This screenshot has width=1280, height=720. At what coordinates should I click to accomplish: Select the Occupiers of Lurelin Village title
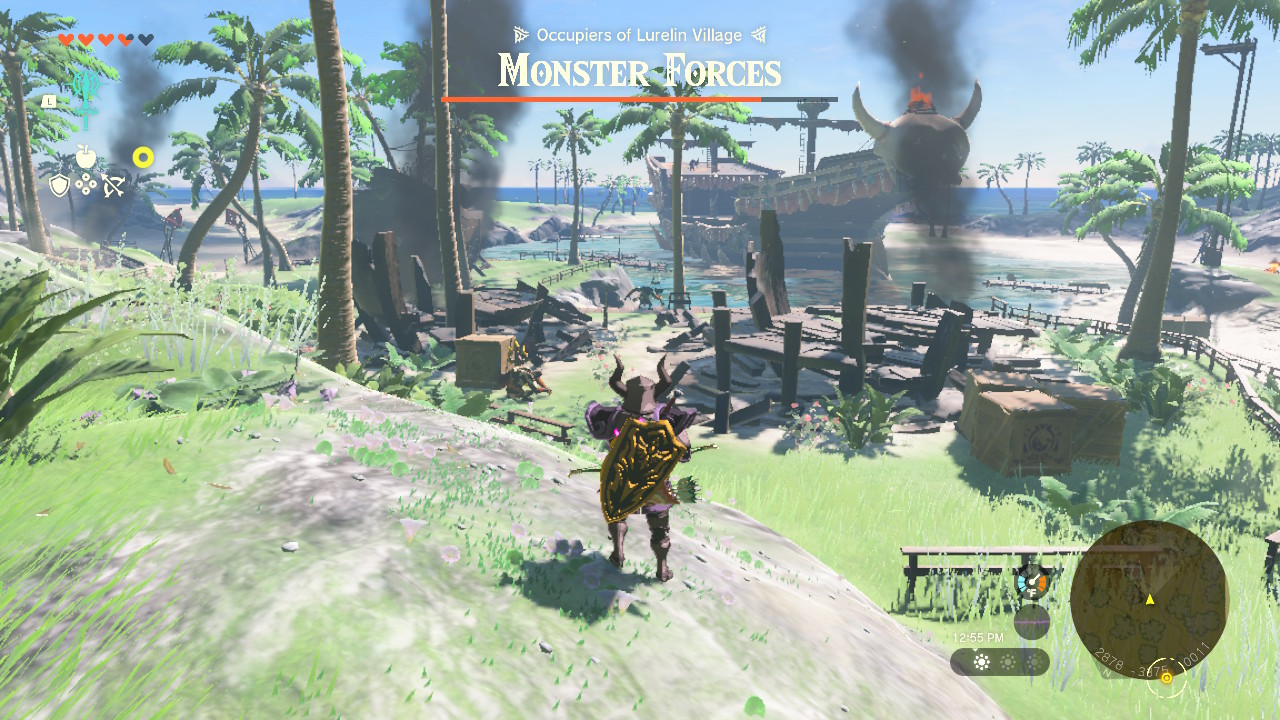(x=638, y=32)
